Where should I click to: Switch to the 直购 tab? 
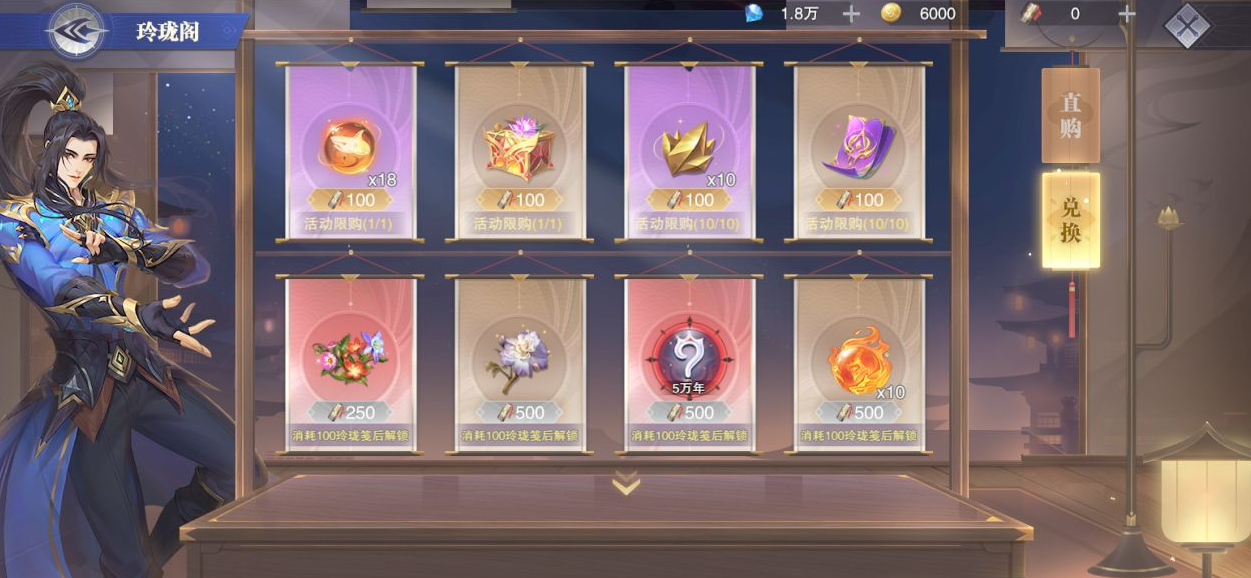point(1070,115)
